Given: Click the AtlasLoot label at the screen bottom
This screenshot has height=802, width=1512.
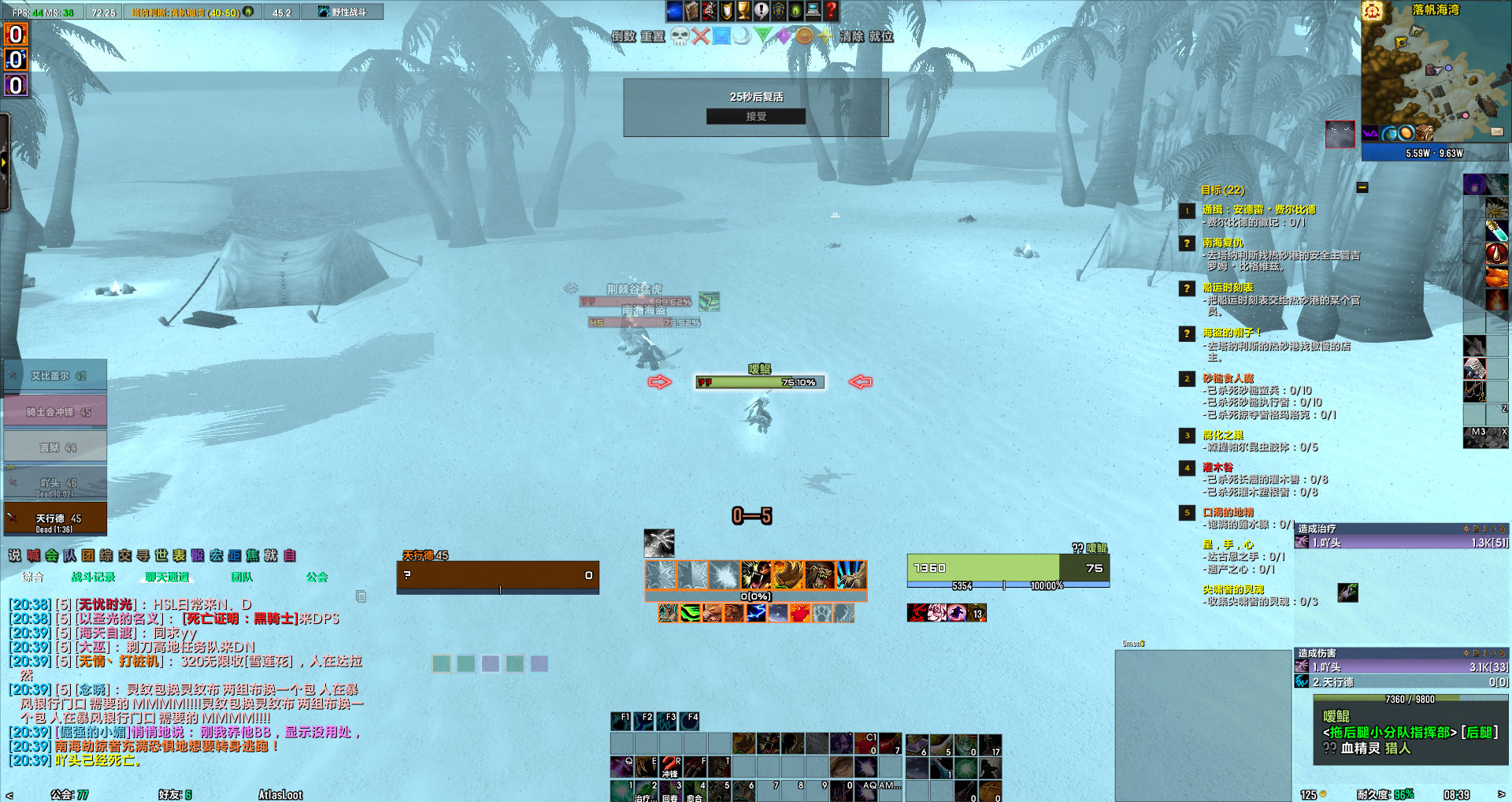Looking at the screenshot, I should (280, 794).
